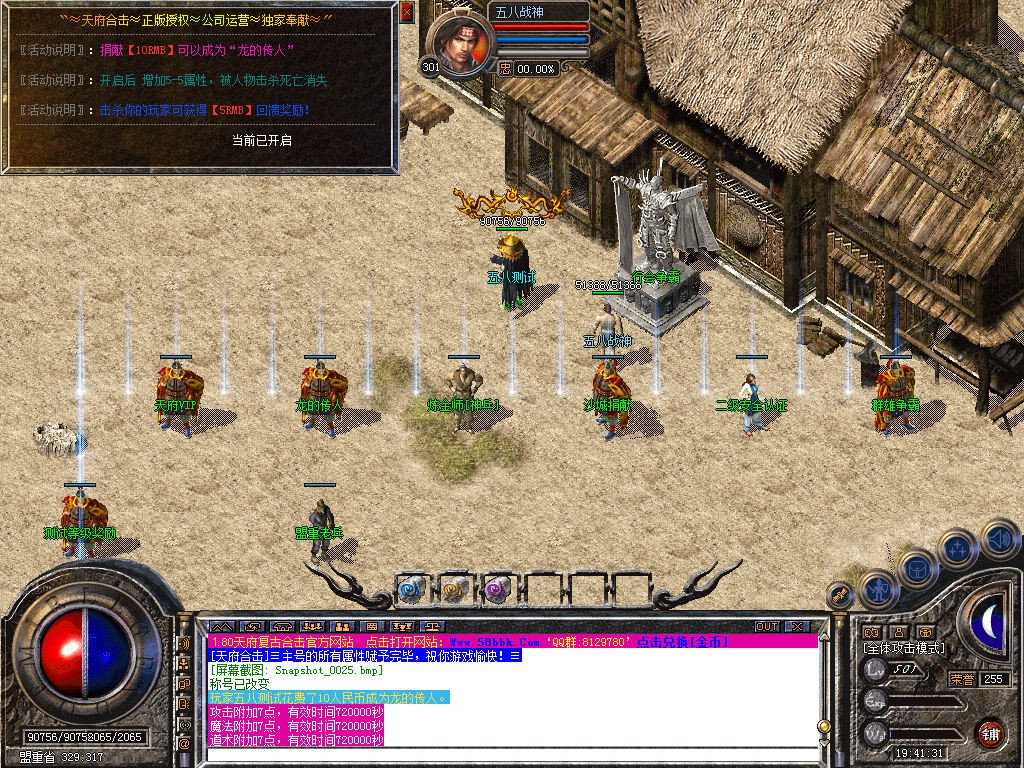Switch the 全体攻击模式 attack mode label
Image resolution: width=1024 pixels, height=768 pixels.
pyautogui.click(x=903, y=648)
